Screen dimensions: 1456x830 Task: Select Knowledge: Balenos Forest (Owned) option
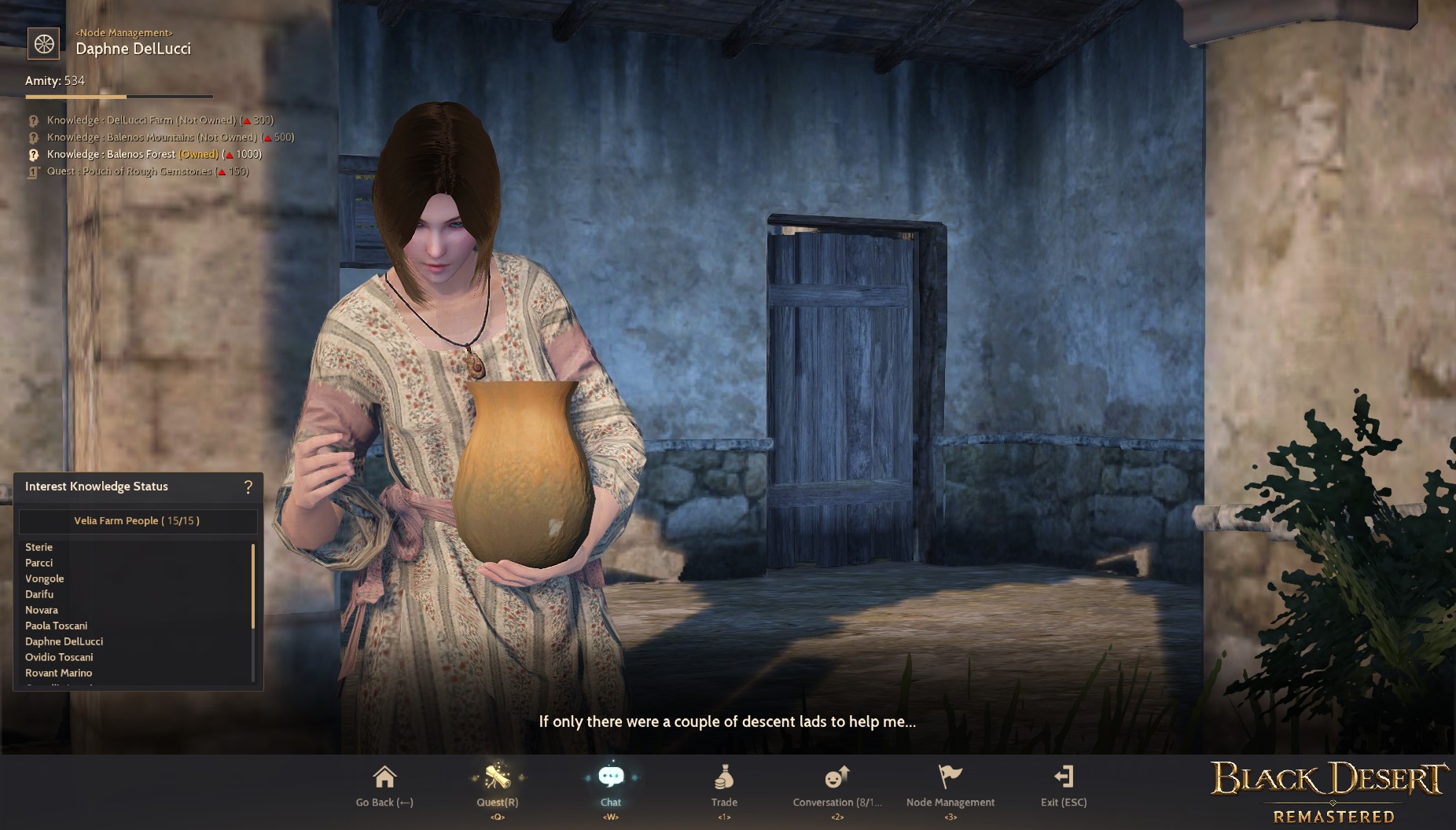[x=153, y=154]
